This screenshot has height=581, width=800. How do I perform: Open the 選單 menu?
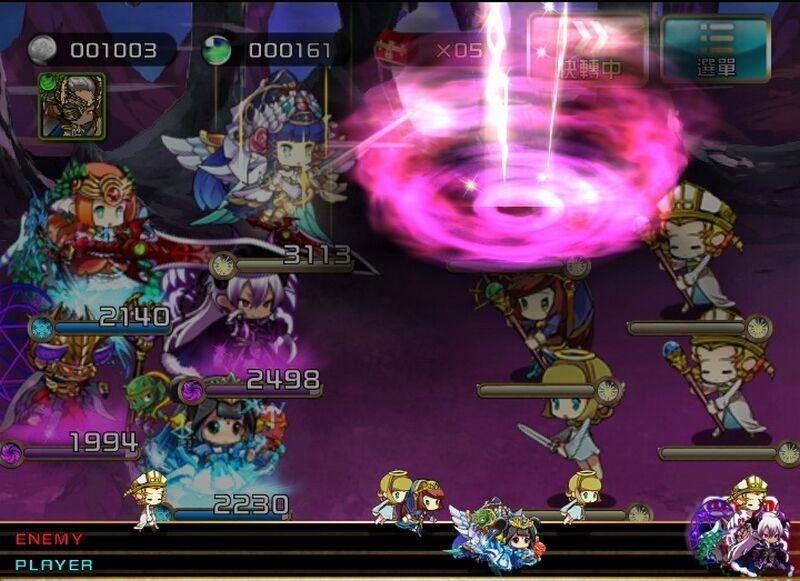pyautogui.click(x=715, y=48)
